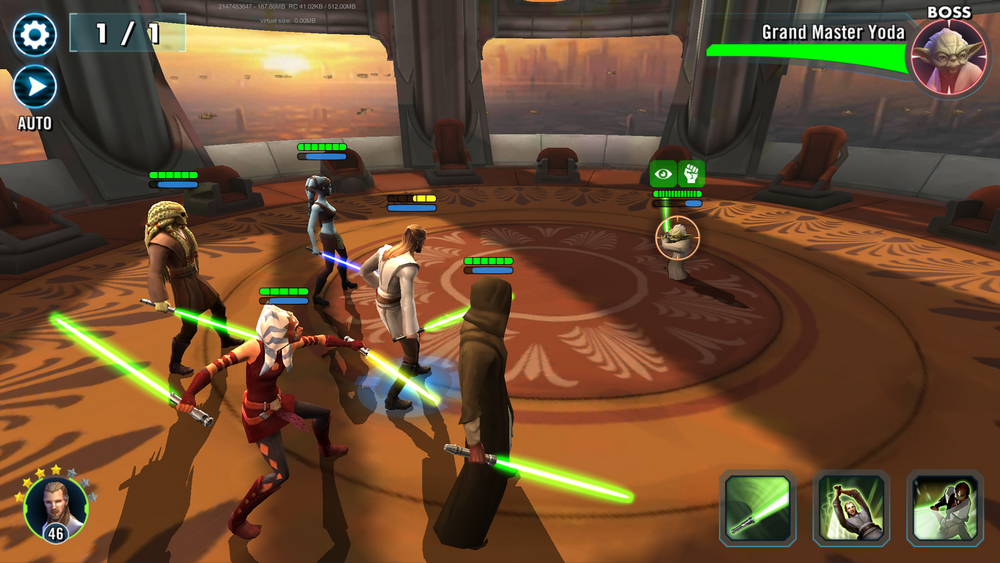
Task: Open the gear settings menu
Action: [x=35, y=35]
